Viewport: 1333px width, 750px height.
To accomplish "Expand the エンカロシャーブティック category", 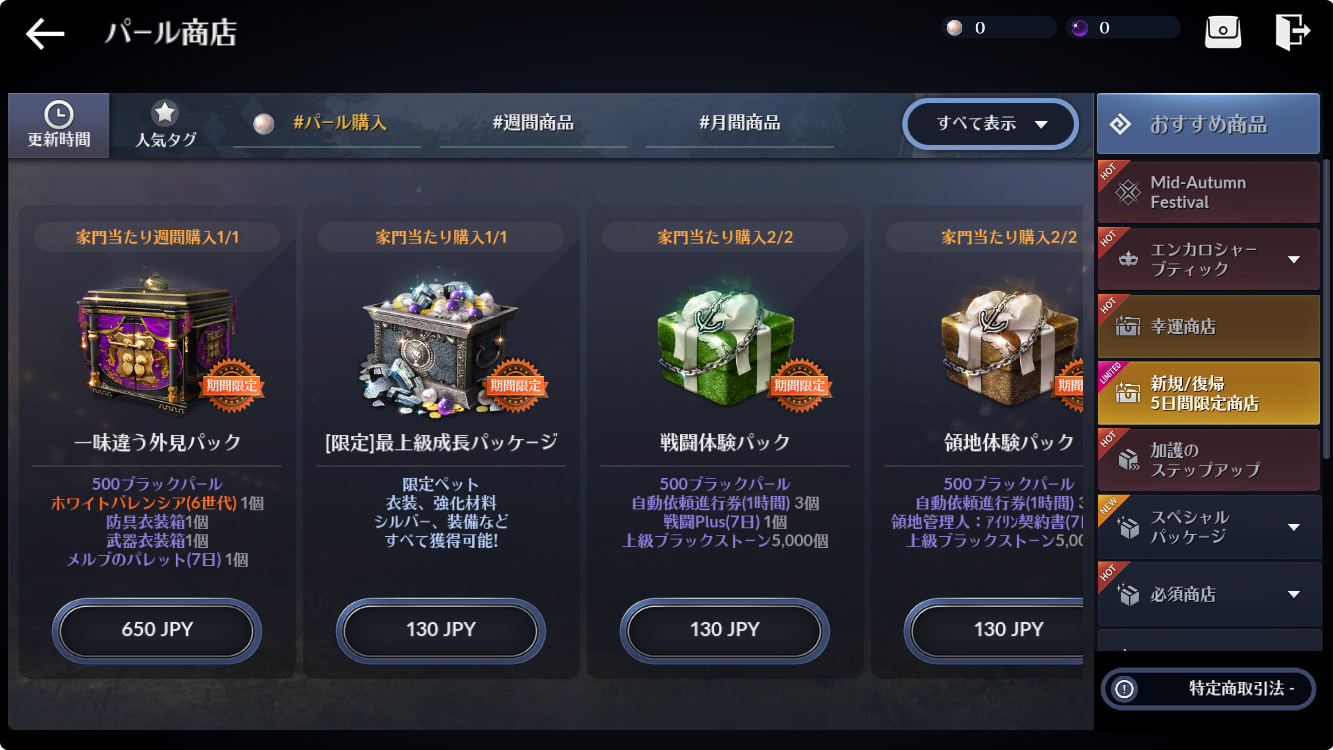I will point(1208,259).
